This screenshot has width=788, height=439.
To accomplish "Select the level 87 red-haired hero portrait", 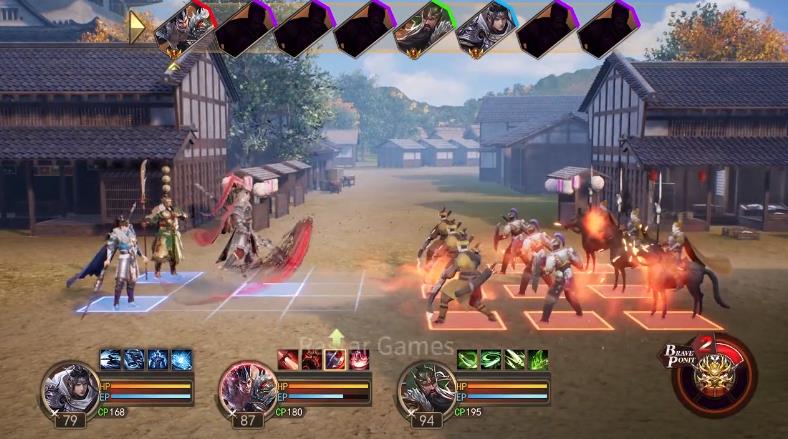I will pyautogui.click(x=246, y=386).
